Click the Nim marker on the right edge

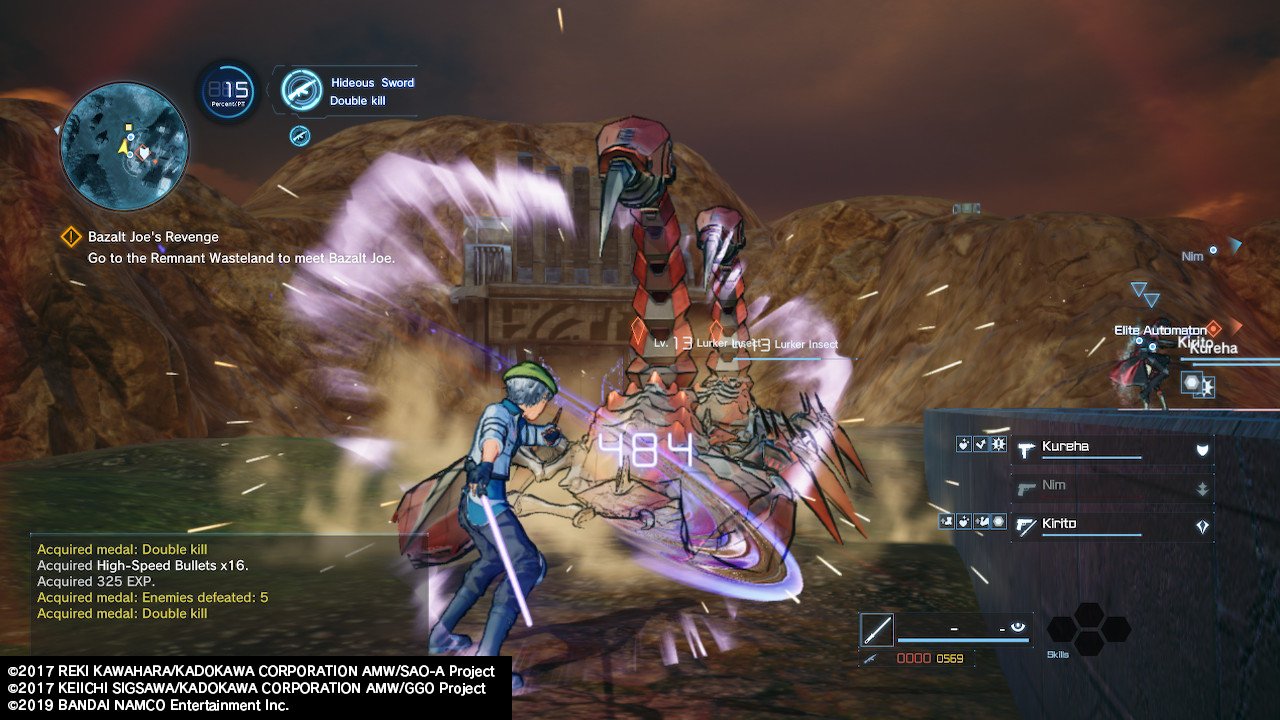1213,250
